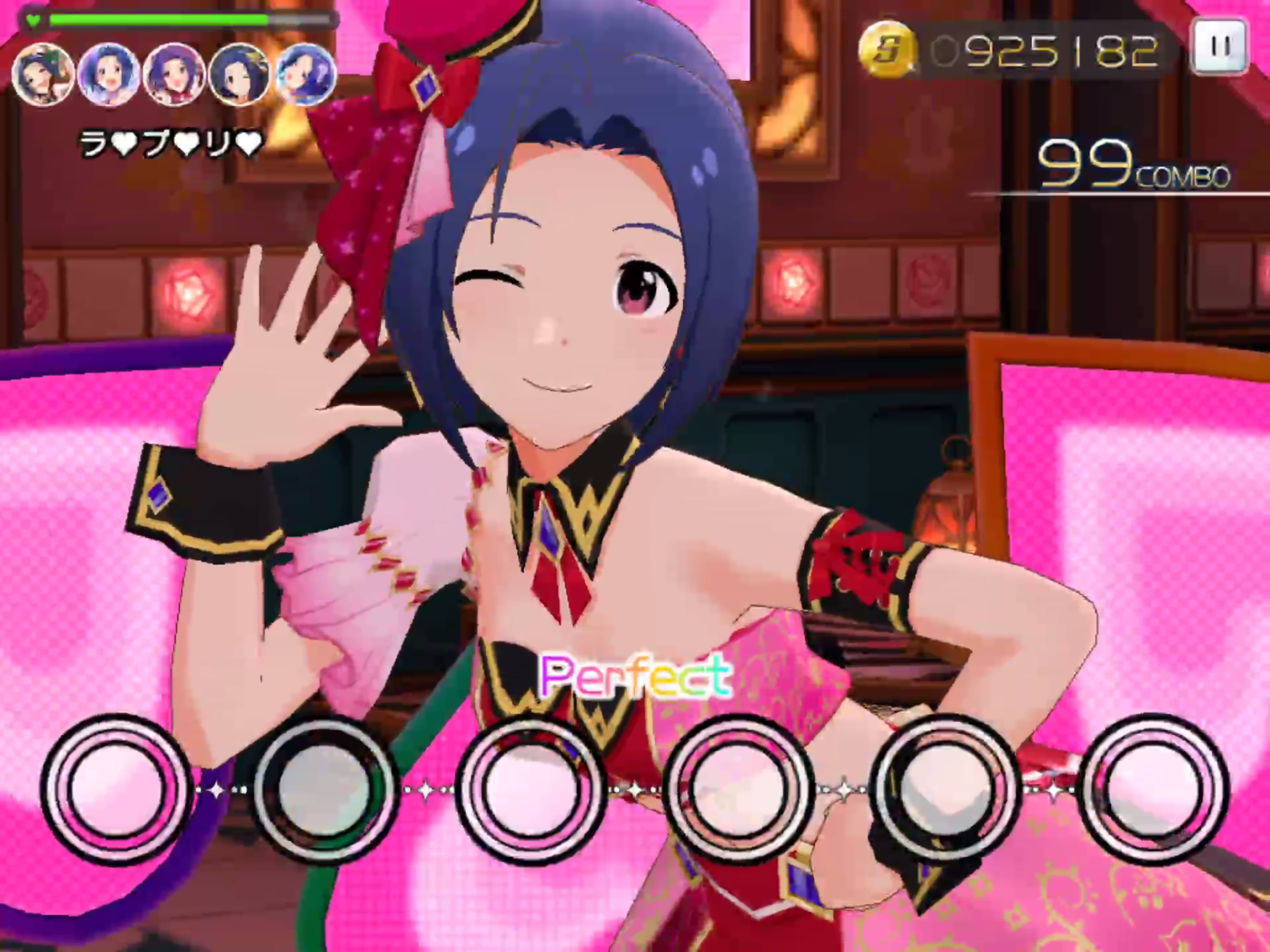Tap the idol portrait with green hat
The height and width of the screenshot is (952, 1270).
click(x=43, y=75)
